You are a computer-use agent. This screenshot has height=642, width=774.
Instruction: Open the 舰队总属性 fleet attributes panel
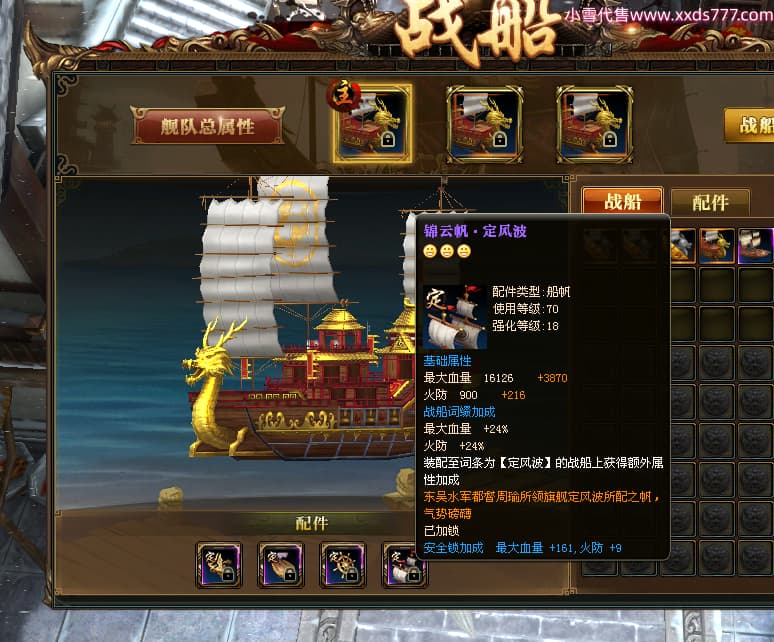click(x=208, y=126)
